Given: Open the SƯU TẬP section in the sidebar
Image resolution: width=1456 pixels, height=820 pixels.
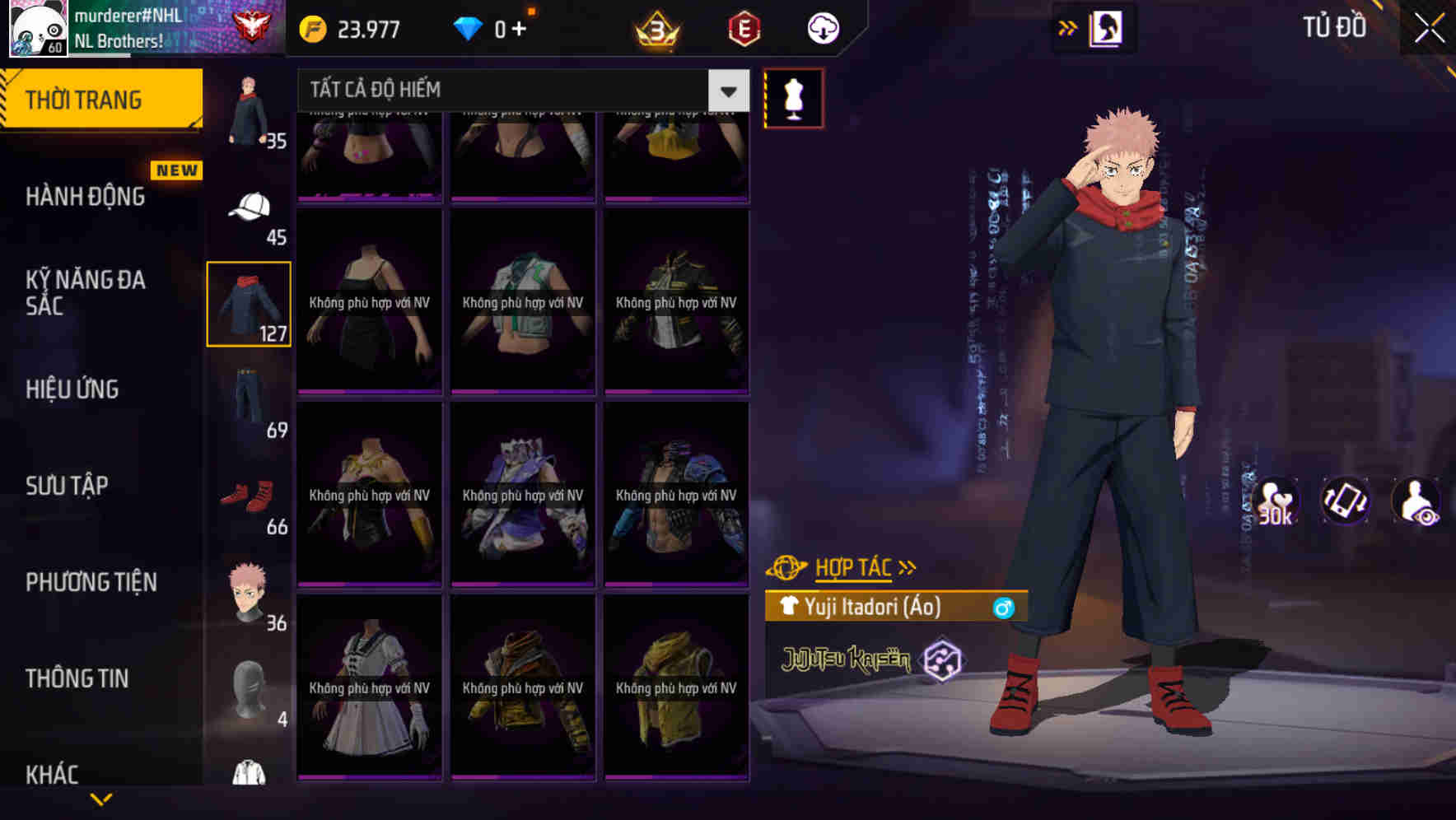Looking at the screenshot, I should pyautogui.click(x=68, y=486).
